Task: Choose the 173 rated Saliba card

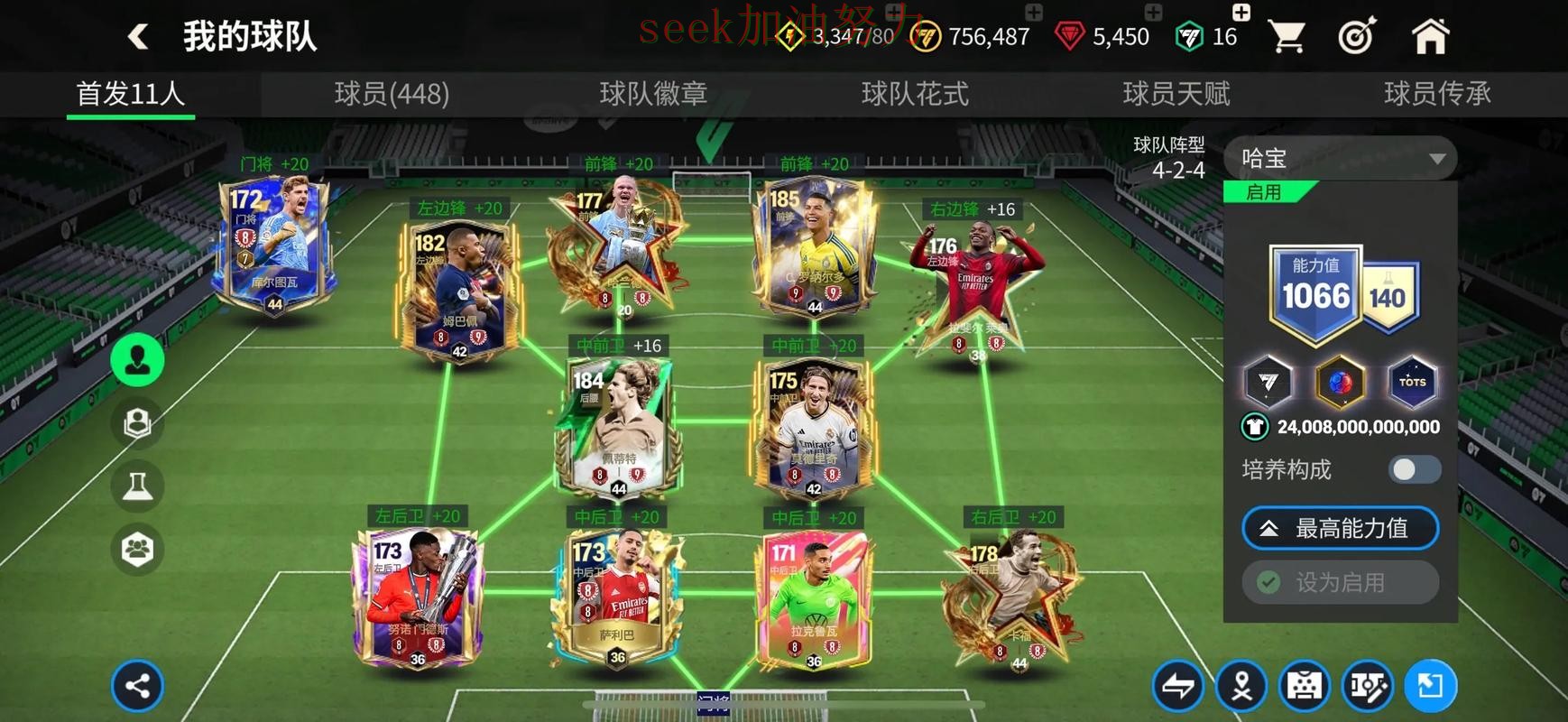Action: point(617,596)
